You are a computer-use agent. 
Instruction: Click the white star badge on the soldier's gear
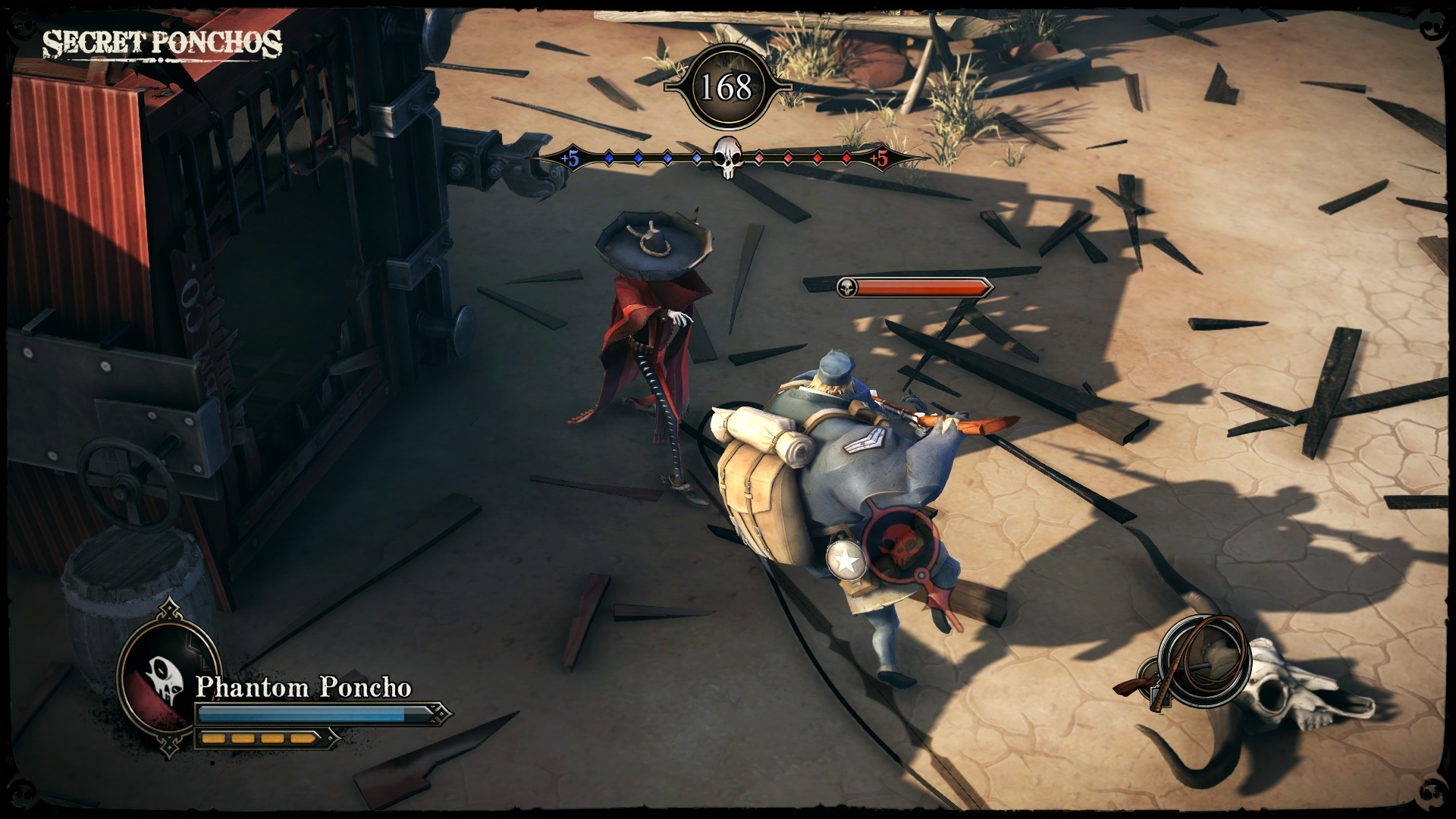click(x=846, y=560)
